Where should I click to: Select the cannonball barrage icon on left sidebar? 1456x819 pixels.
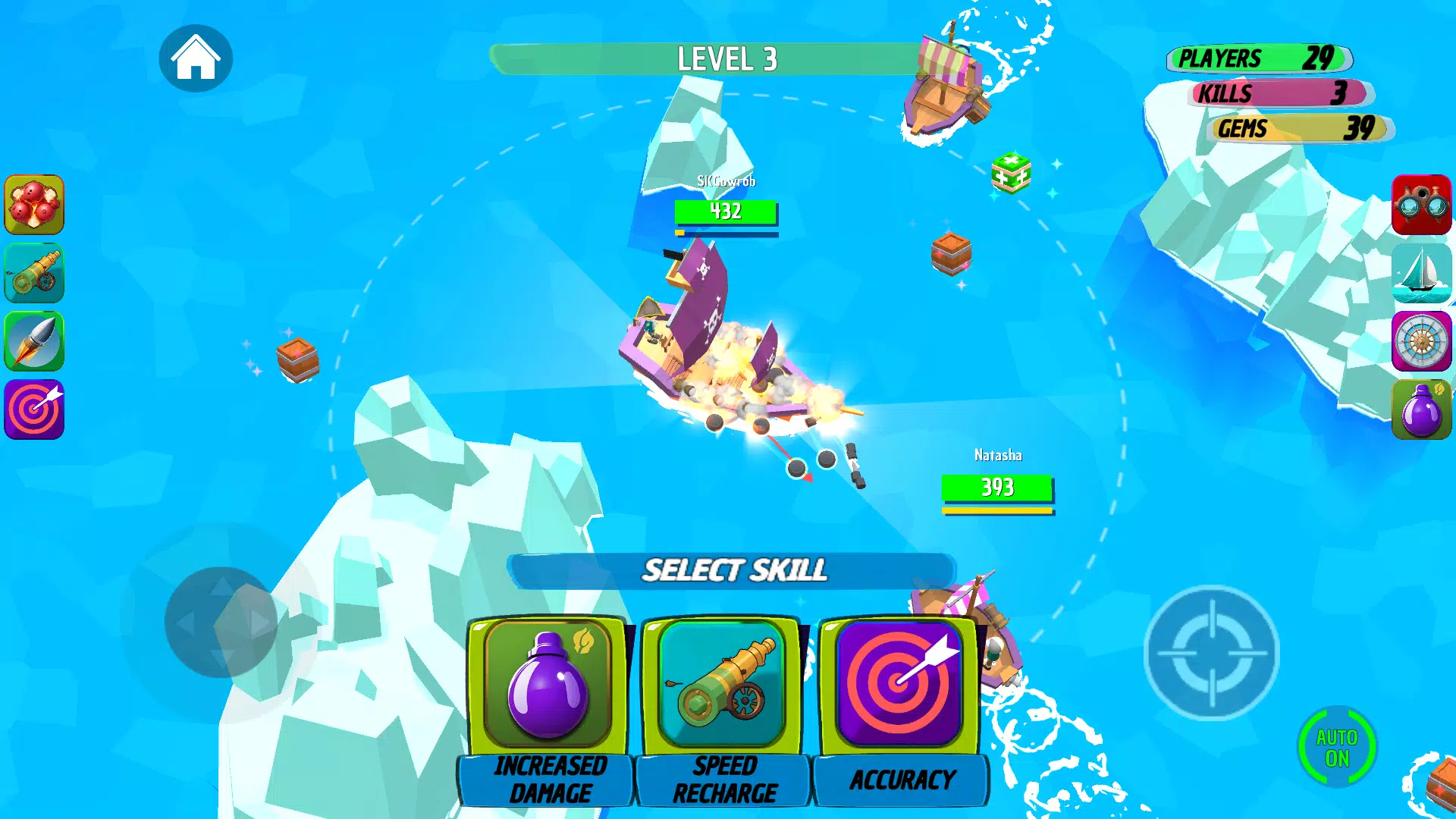tap(34, 205)
